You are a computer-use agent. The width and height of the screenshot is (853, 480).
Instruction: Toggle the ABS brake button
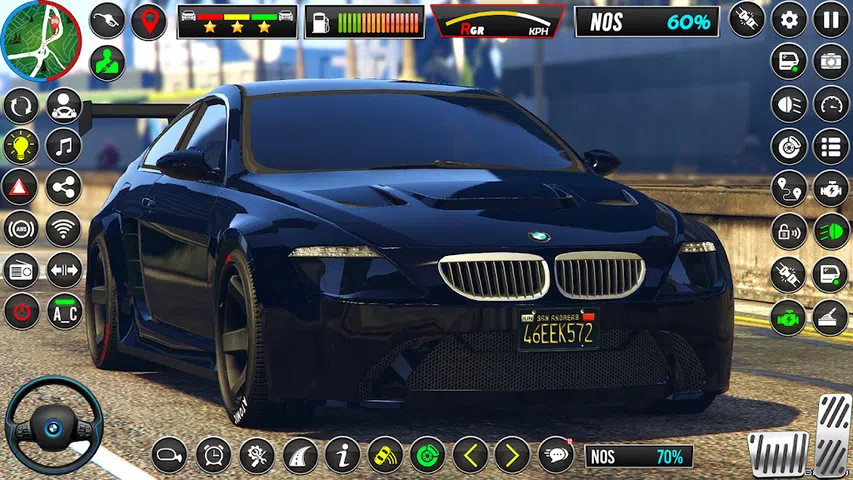coord(21,229)
